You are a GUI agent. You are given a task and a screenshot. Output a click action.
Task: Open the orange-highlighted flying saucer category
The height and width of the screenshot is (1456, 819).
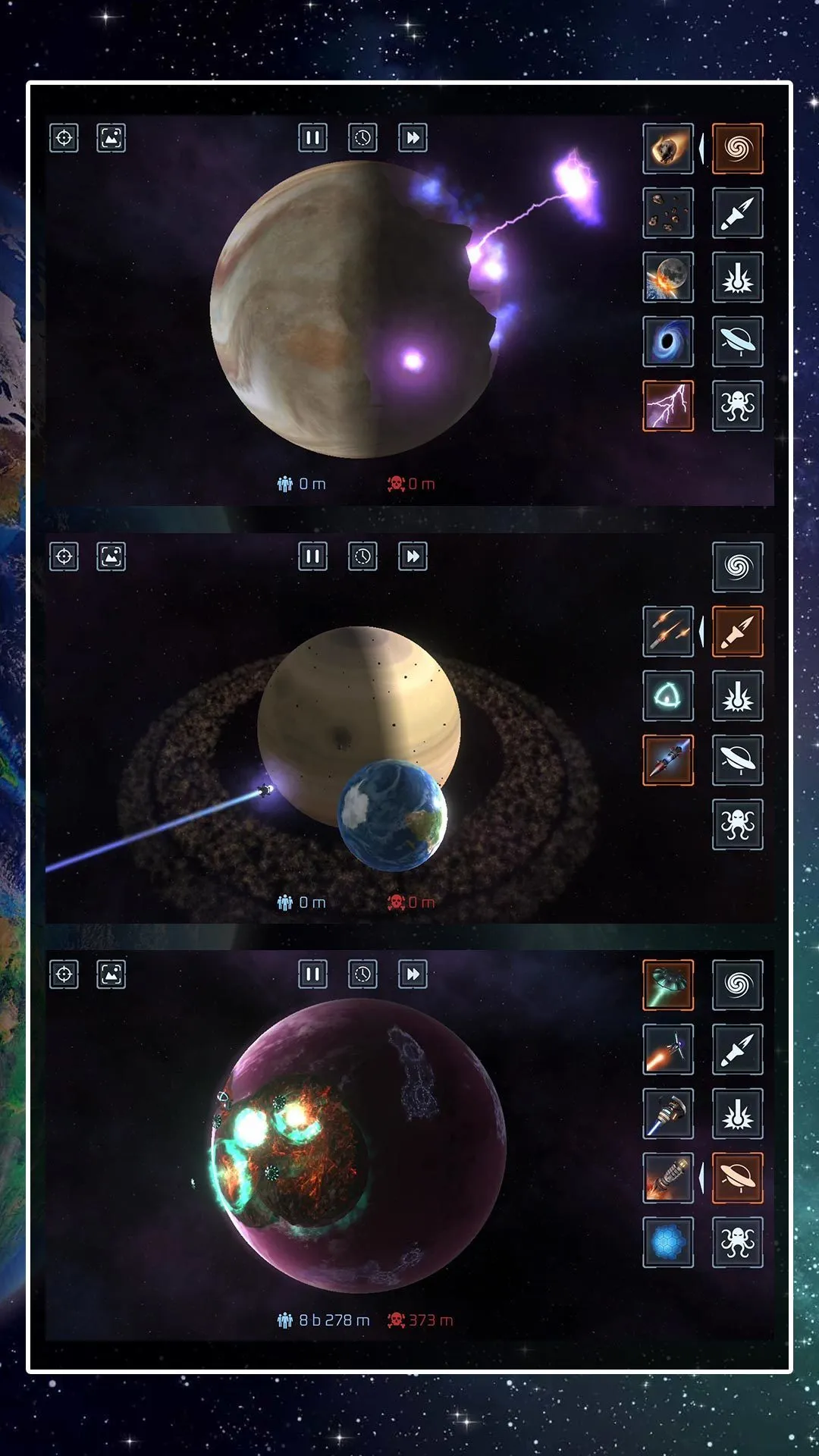click(737, 1178)
